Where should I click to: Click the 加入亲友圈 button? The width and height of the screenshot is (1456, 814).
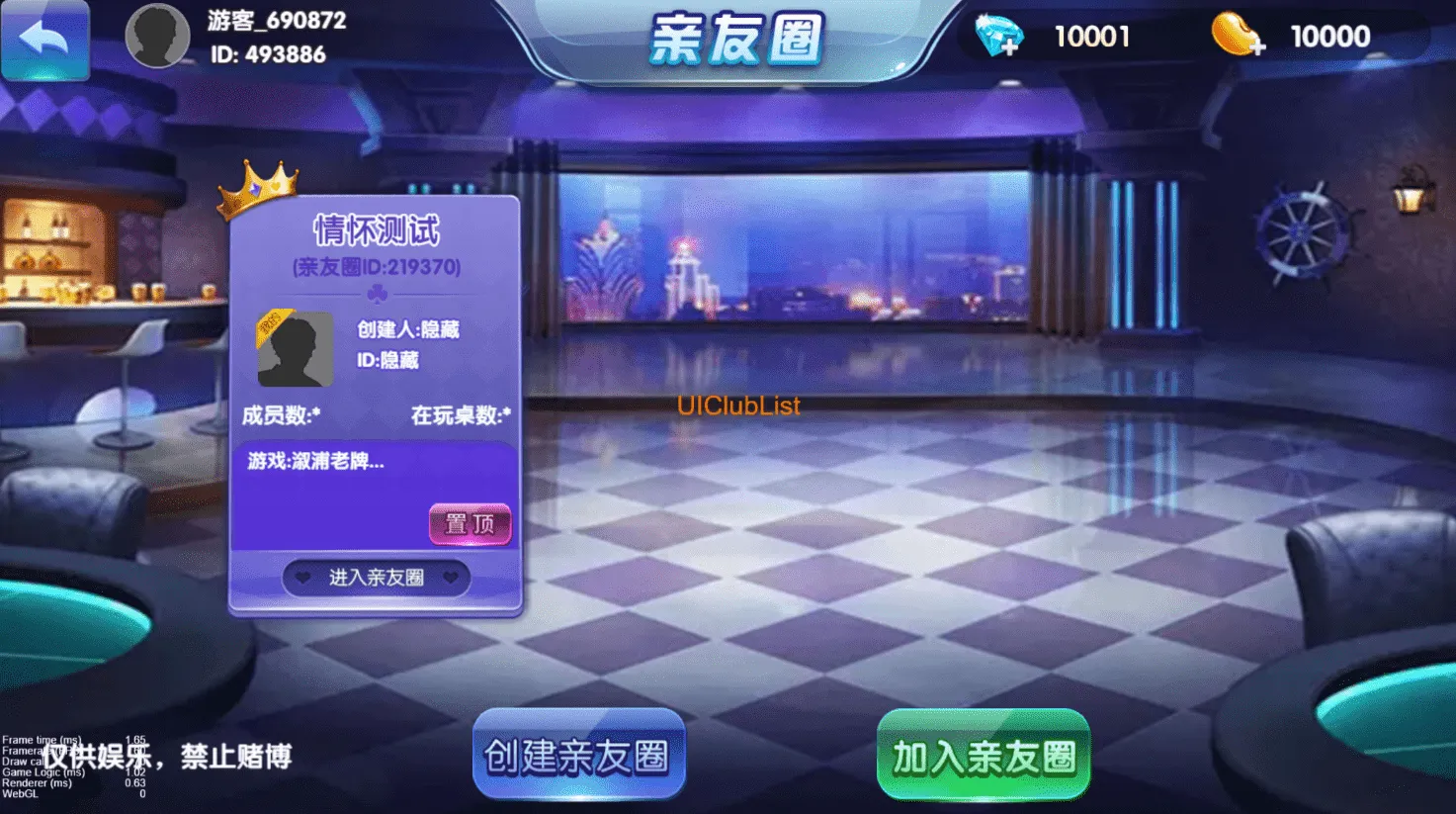click(982, 755)
